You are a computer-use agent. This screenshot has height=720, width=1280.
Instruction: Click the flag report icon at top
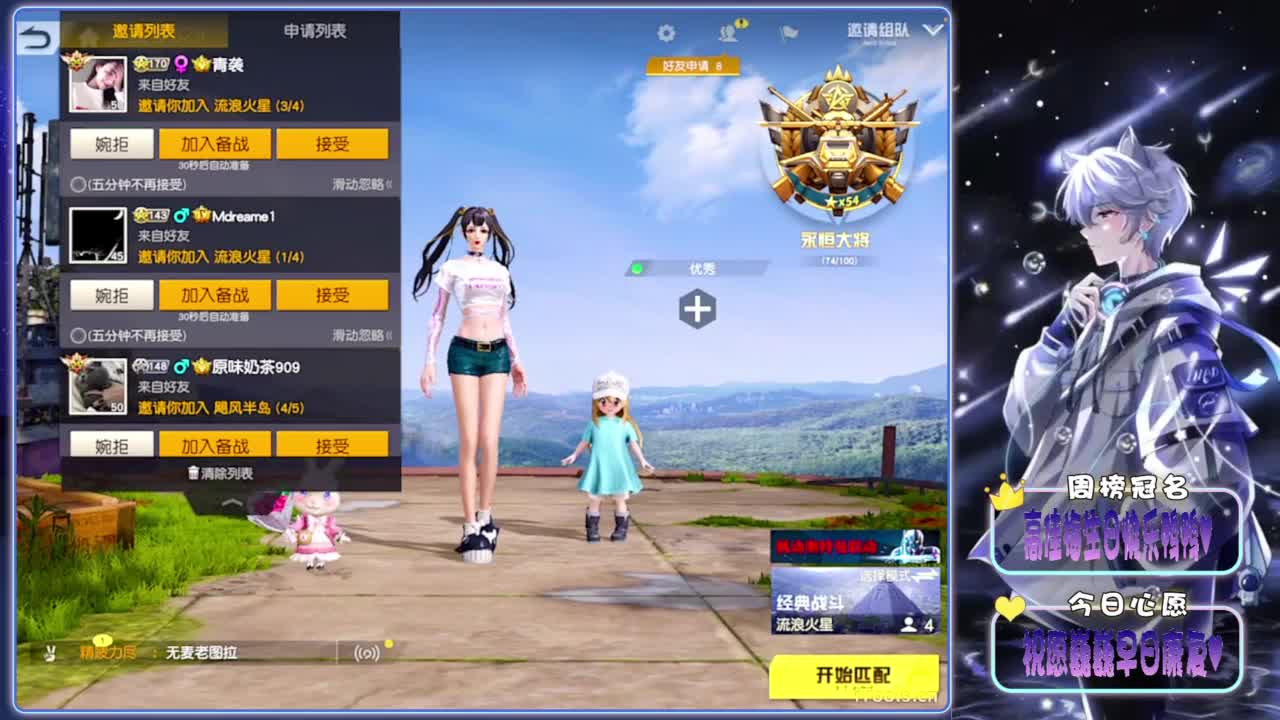click(x=788, y=32)
